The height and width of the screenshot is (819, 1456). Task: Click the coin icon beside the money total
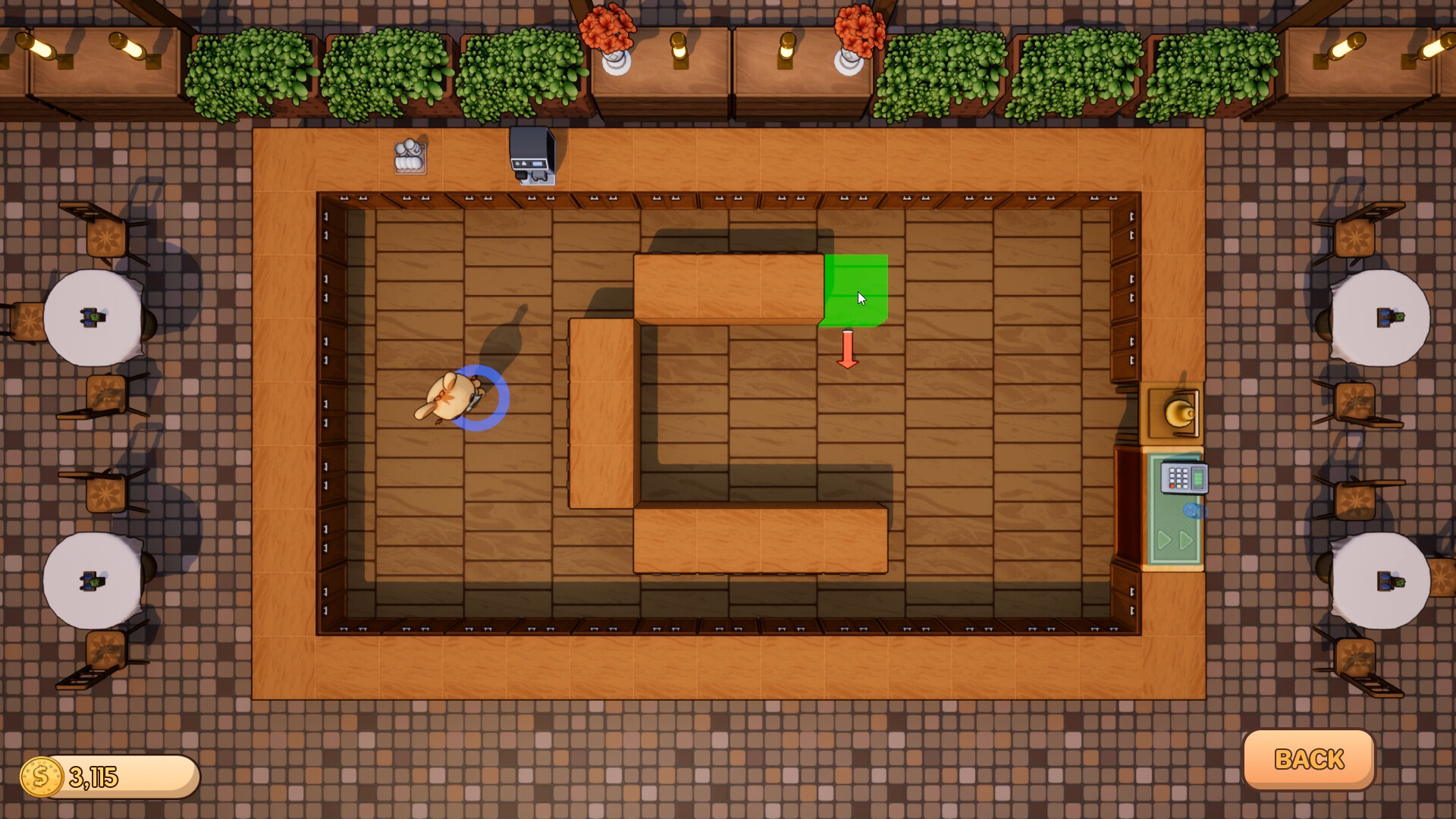(42, 775)
